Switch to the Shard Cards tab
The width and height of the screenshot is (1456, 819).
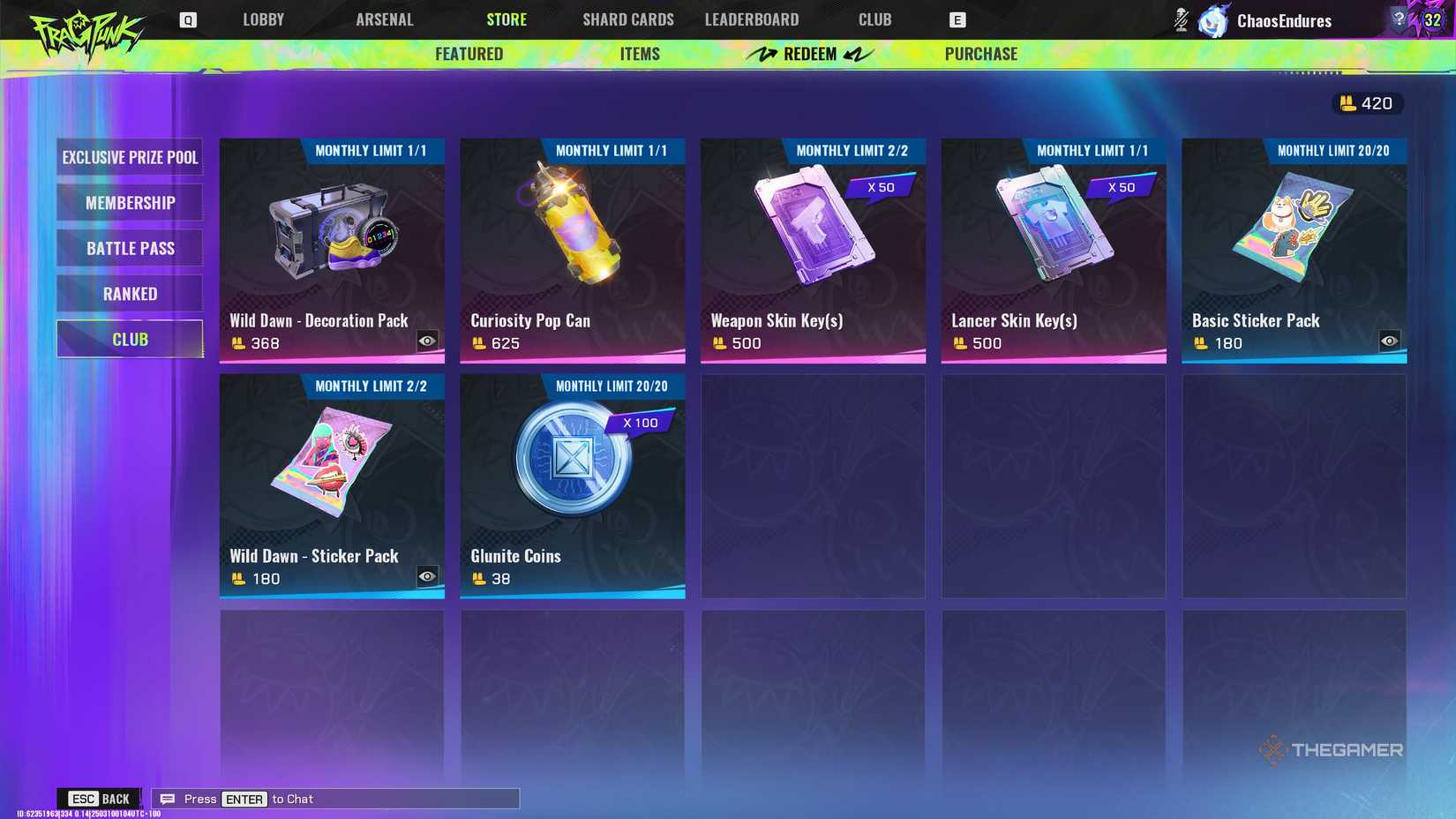pos(627,19)
